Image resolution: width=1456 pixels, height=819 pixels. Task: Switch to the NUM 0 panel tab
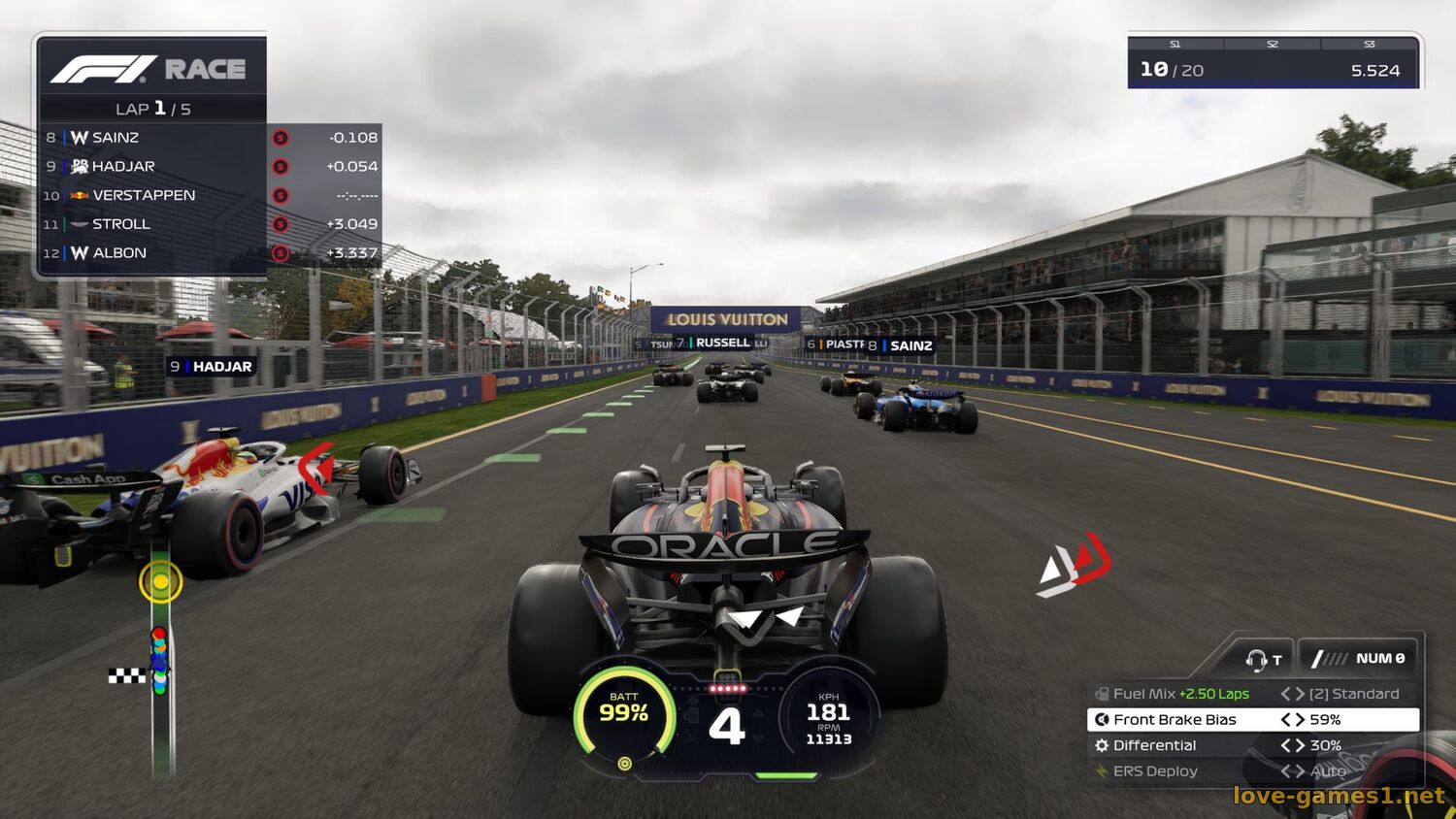(1359, 659)
